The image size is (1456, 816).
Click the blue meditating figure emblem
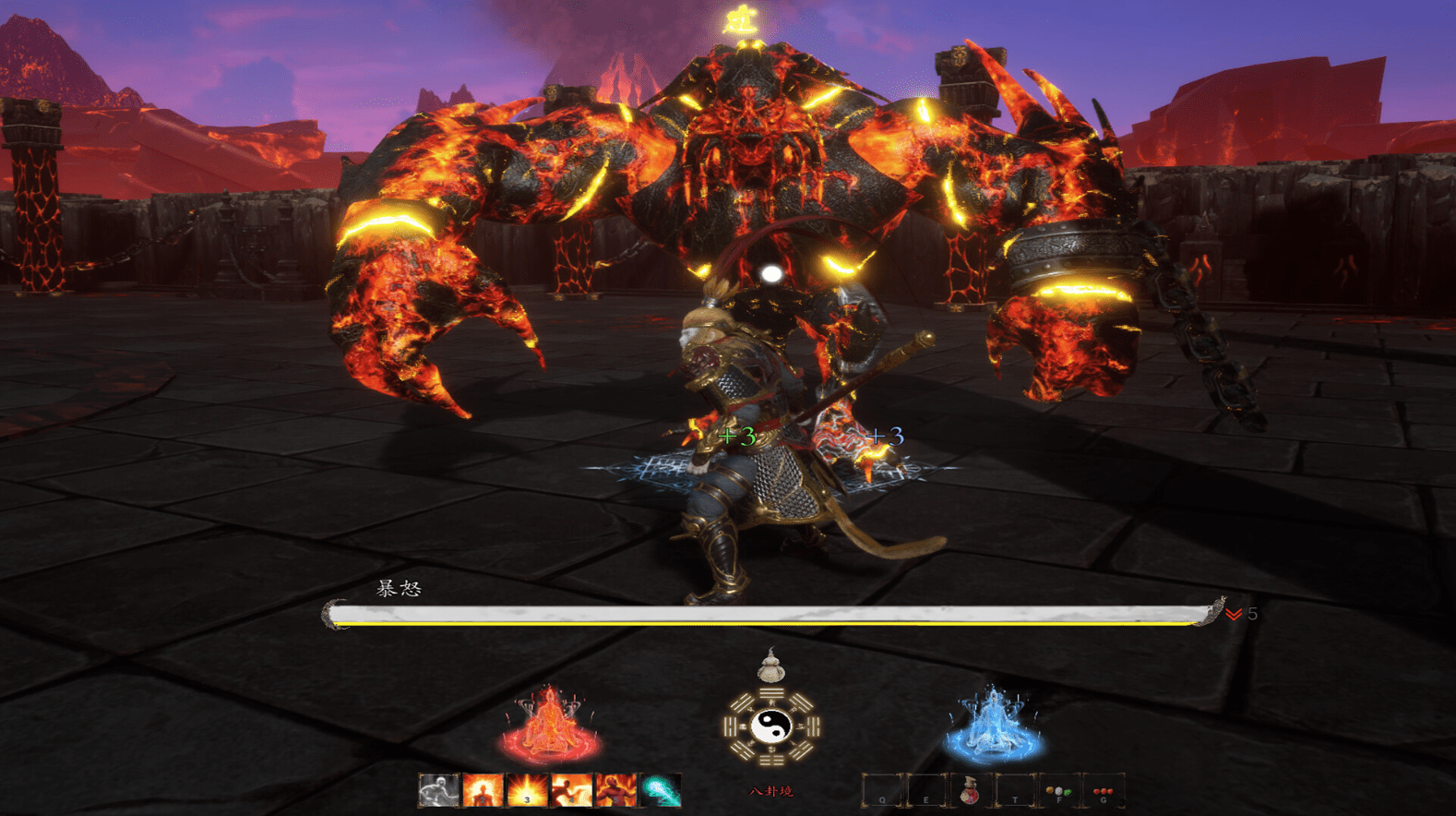pos(993,726)
